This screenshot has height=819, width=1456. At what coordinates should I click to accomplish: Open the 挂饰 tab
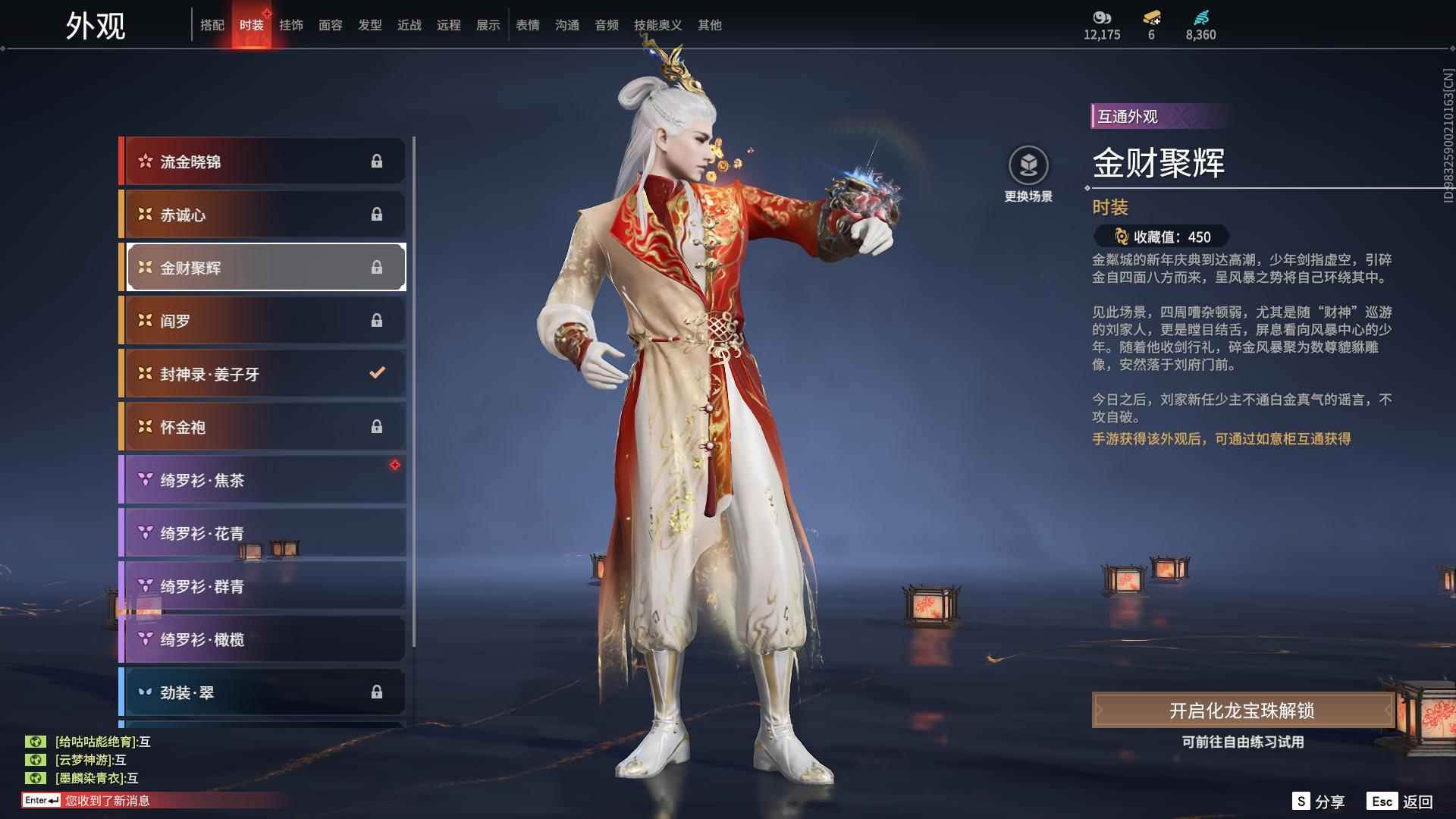click(x=291, y=24)
